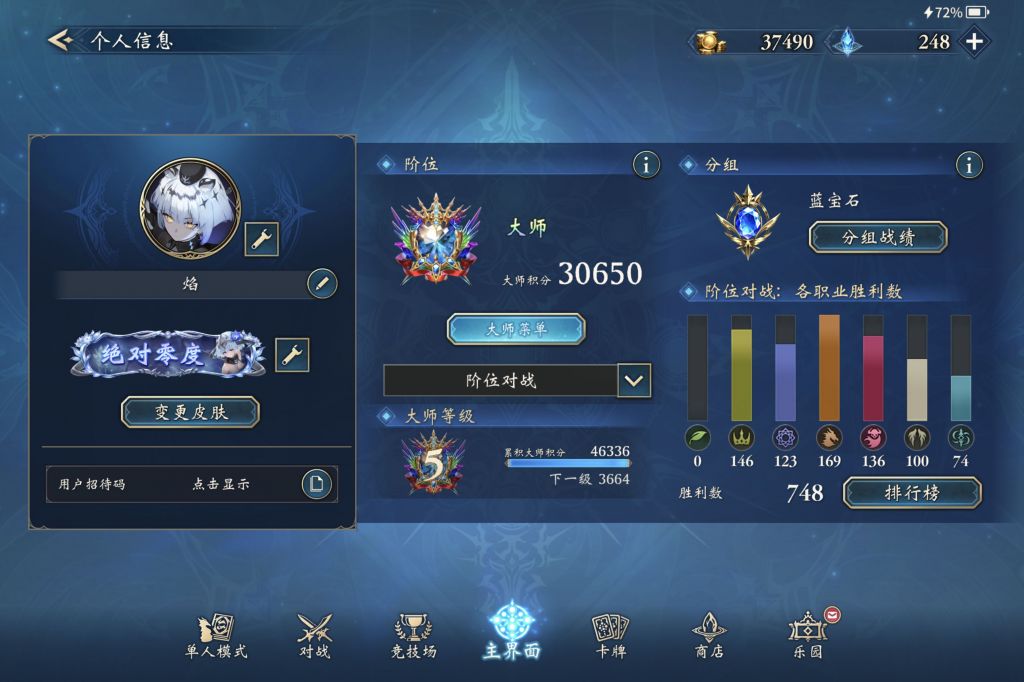Open the 大师菜单 button
1024x682 pixels.
pos(516,328)
